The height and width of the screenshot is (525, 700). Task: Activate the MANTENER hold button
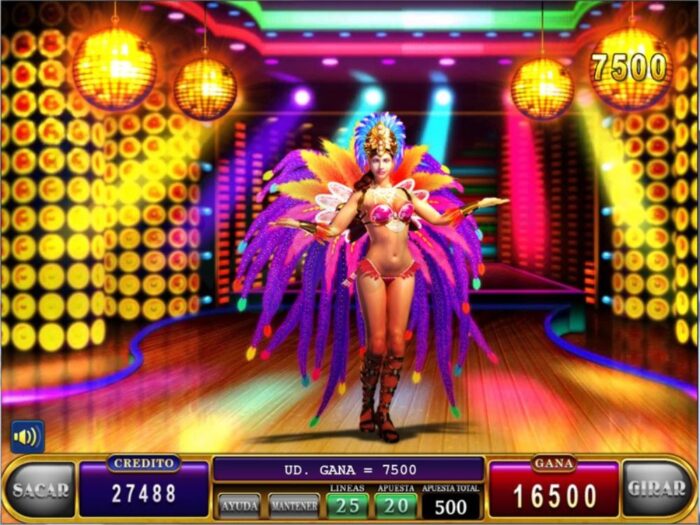point(294,504)
